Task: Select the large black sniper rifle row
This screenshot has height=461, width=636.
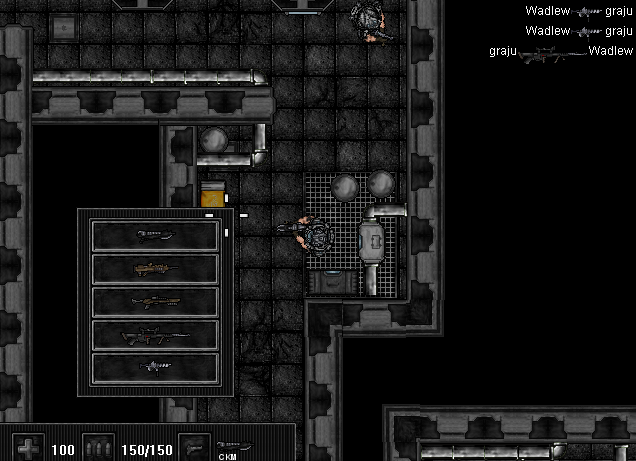Action: point(155,335)
